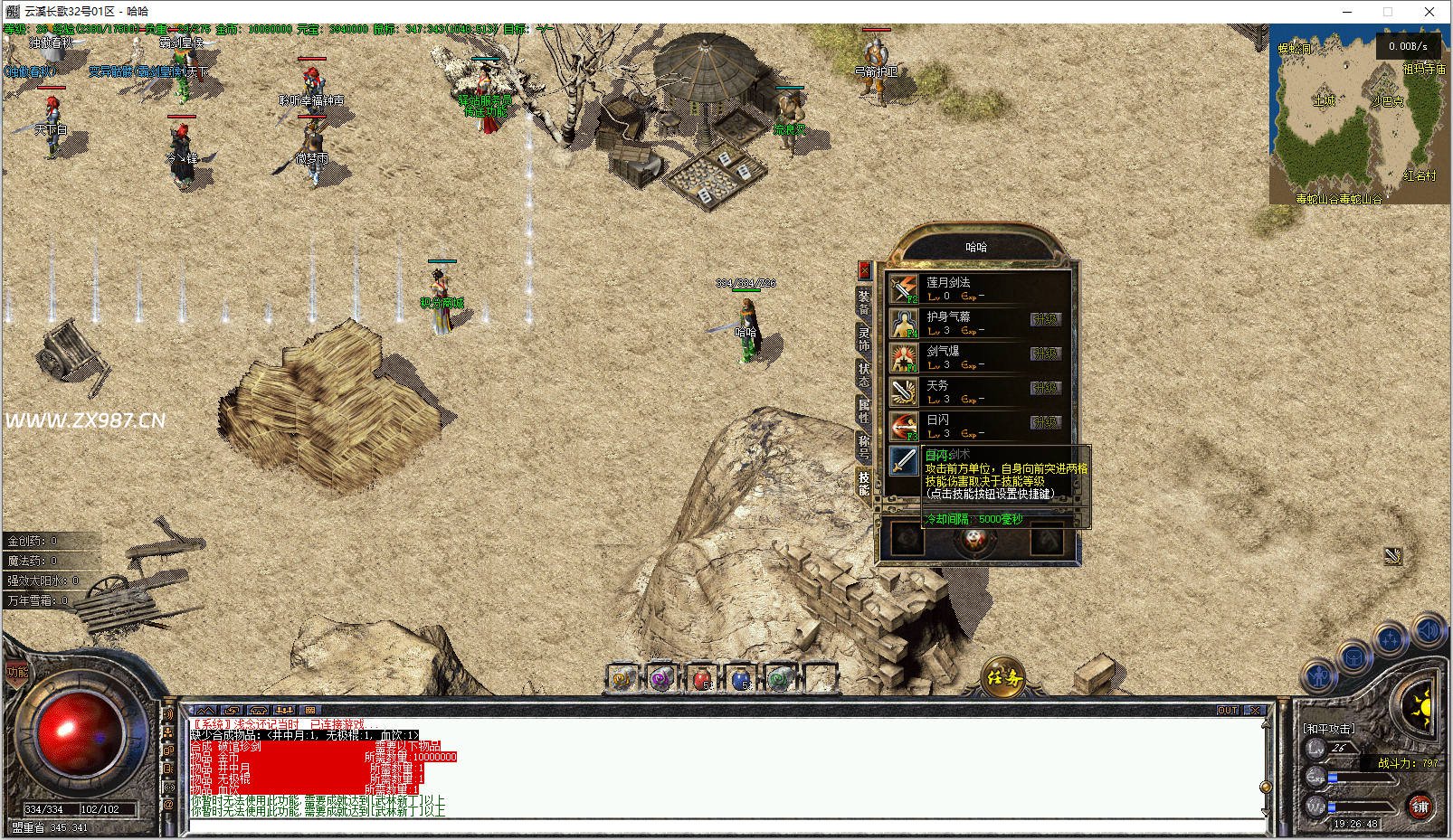This screenshot has width=1453, height=840.
Task: Click the character figure round button
Action: point(1316,675)
